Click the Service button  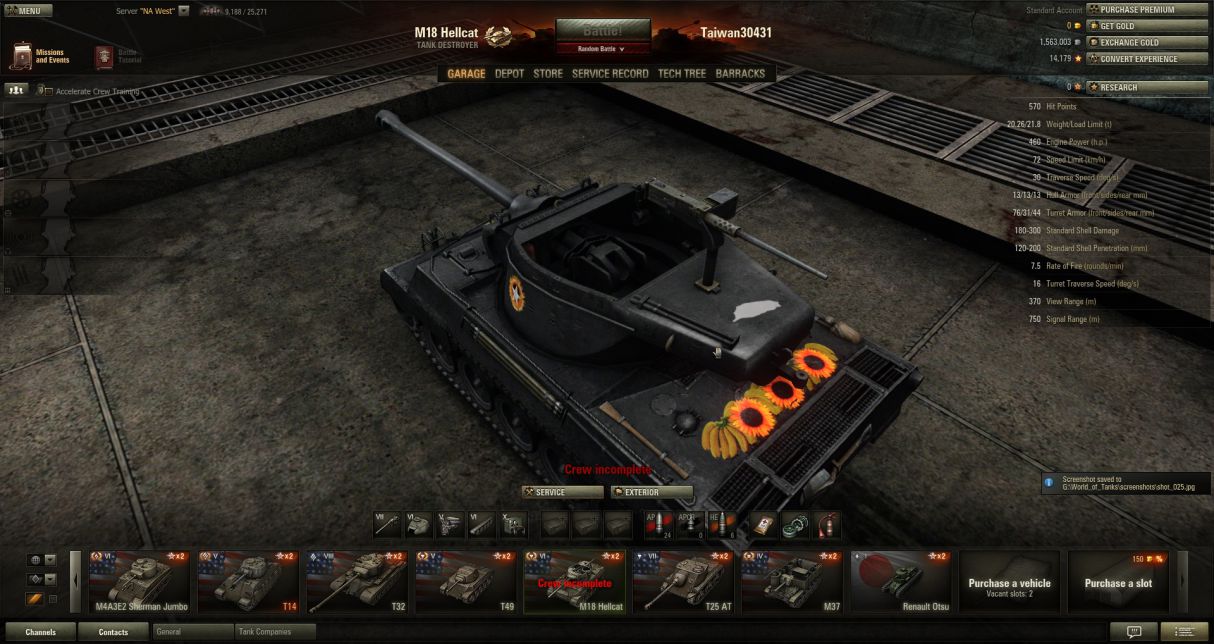[x=562, y=492]
